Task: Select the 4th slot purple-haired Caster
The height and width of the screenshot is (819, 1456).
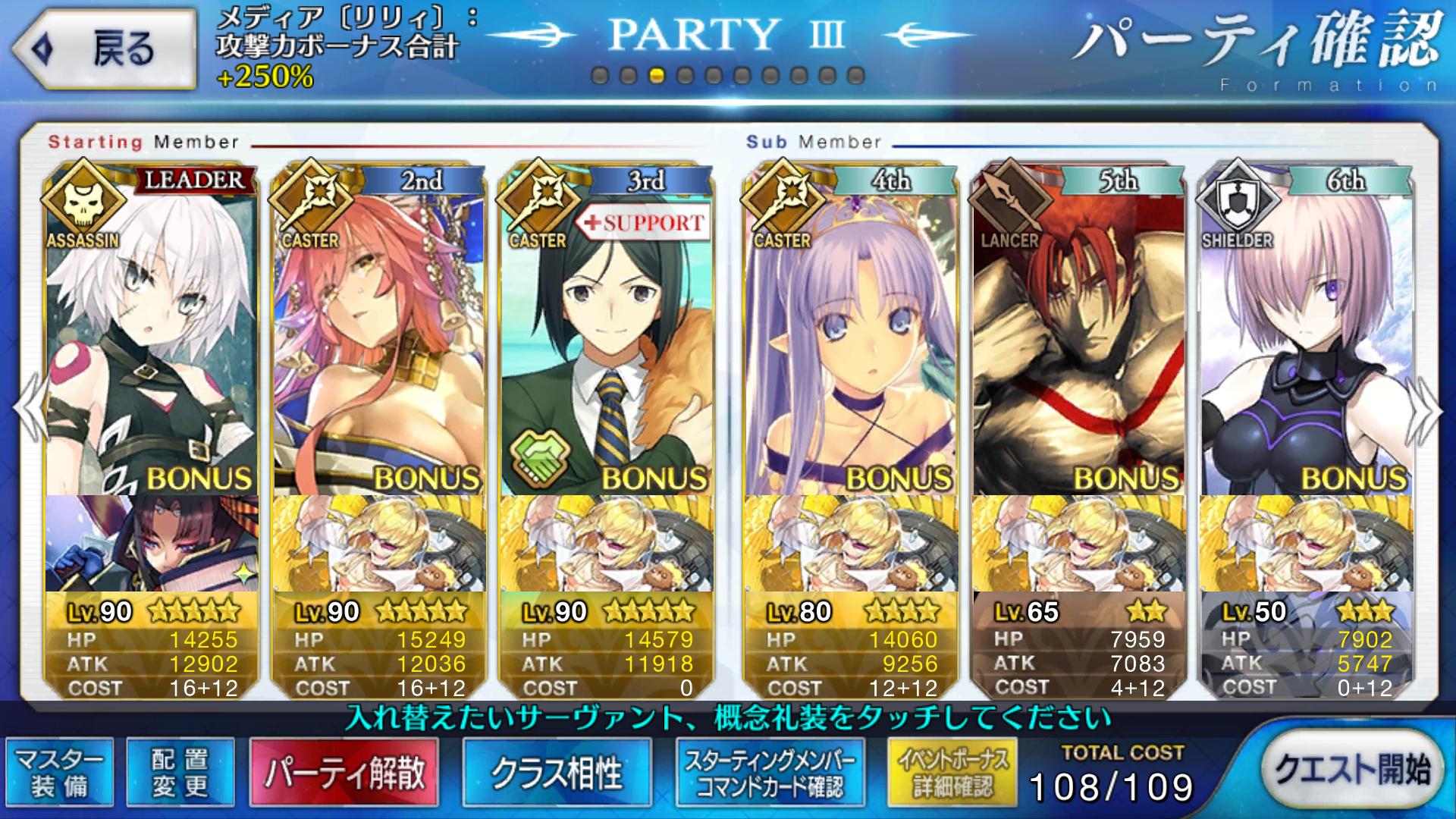Action: [849, 341]
